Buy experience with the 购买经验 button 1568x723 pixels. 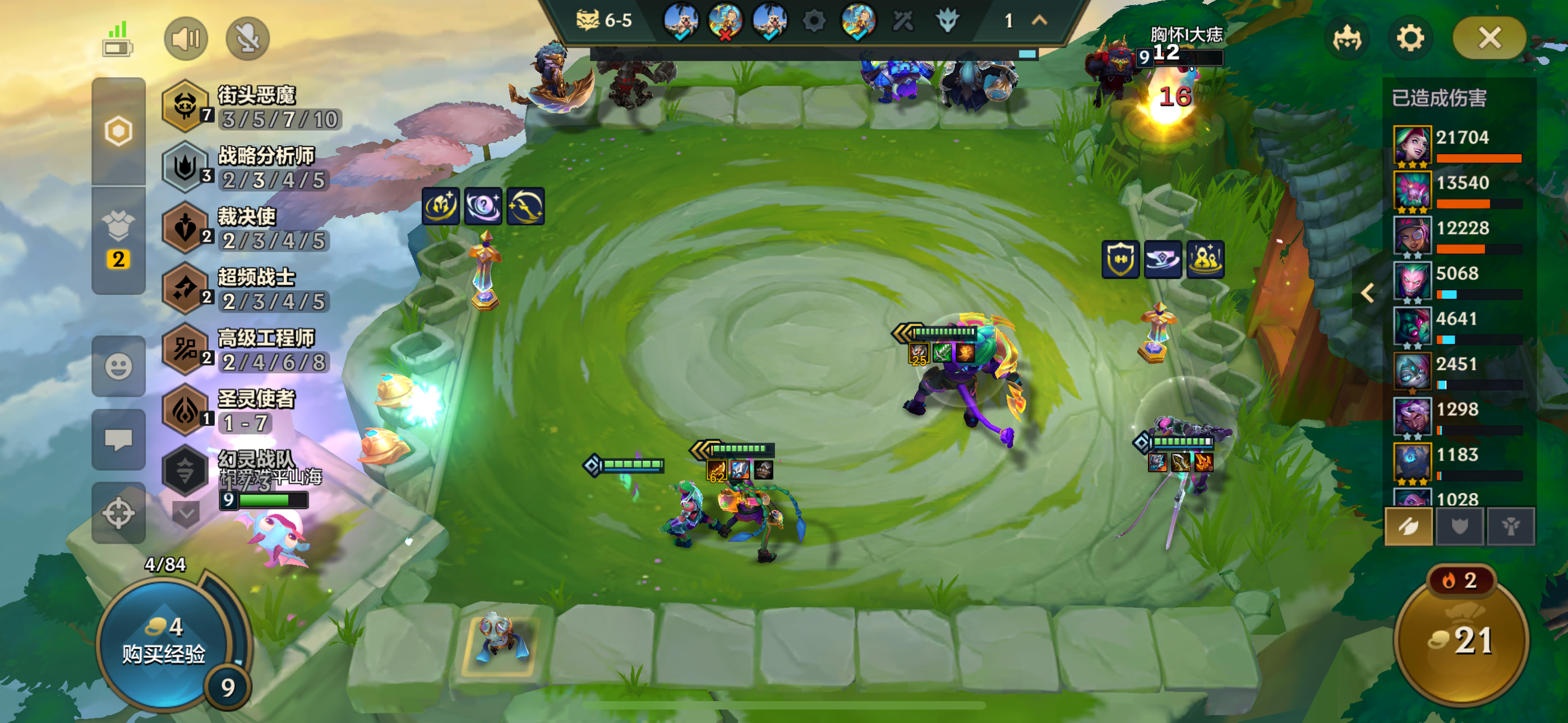pyautogui.click(x=164, y=642)
